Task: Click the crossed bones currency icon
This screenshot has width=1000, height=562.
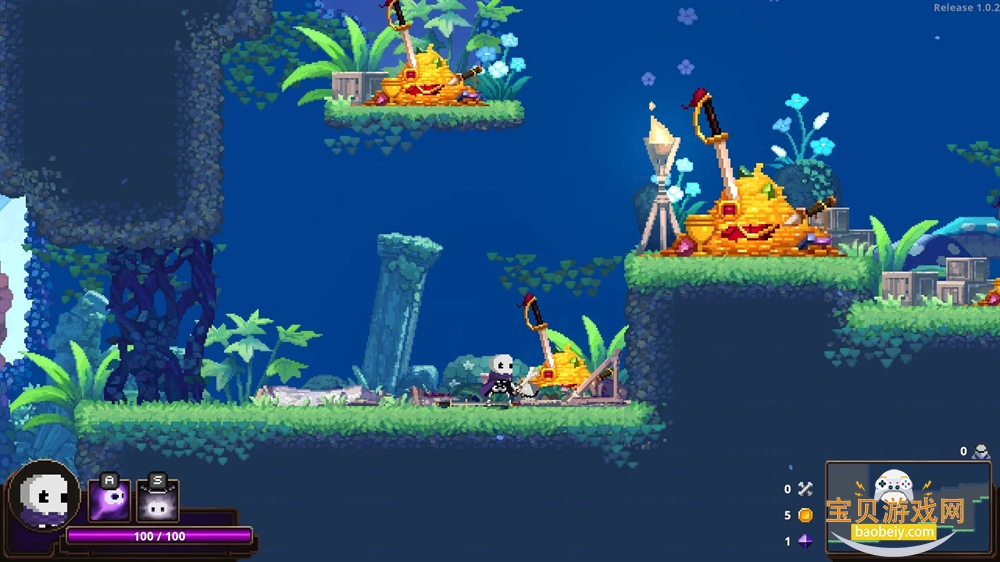Action: [x=805, y=489]
